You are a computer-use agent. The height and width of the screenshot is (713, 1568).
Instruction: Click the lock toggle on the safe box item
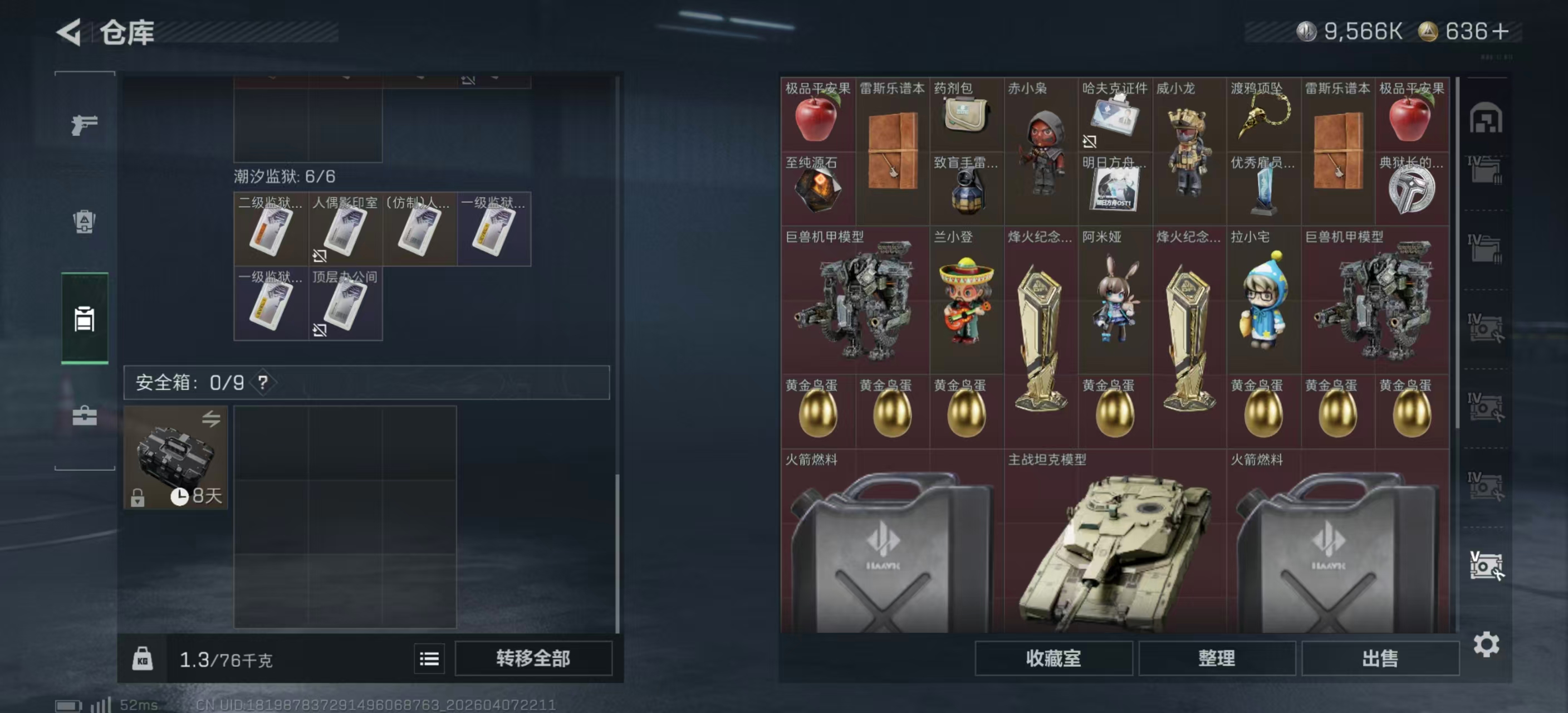click(x=139, y=499)
